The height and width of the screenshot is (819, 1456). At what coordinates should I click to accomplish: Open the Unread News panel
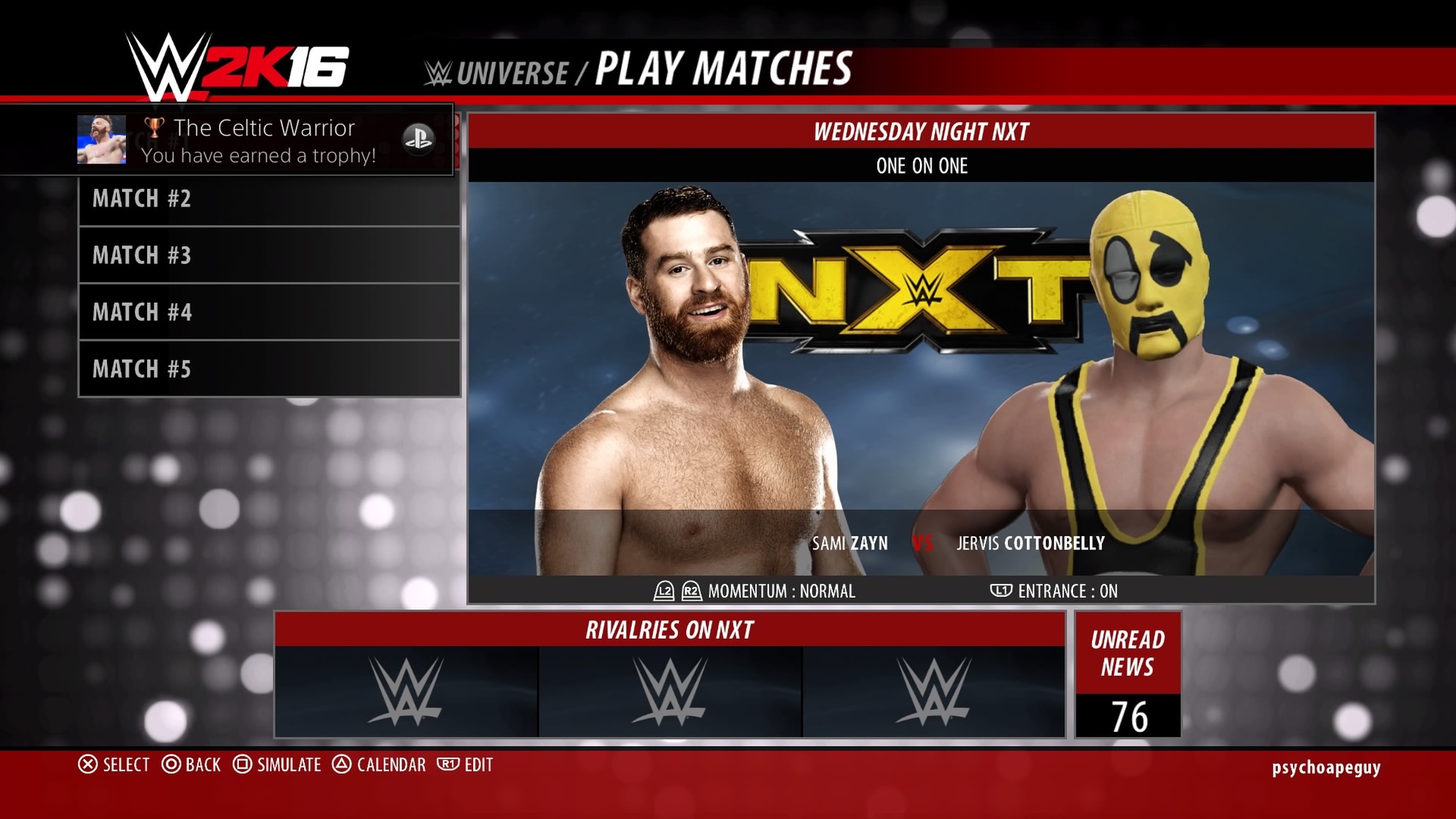click(x=1129, y=654)
